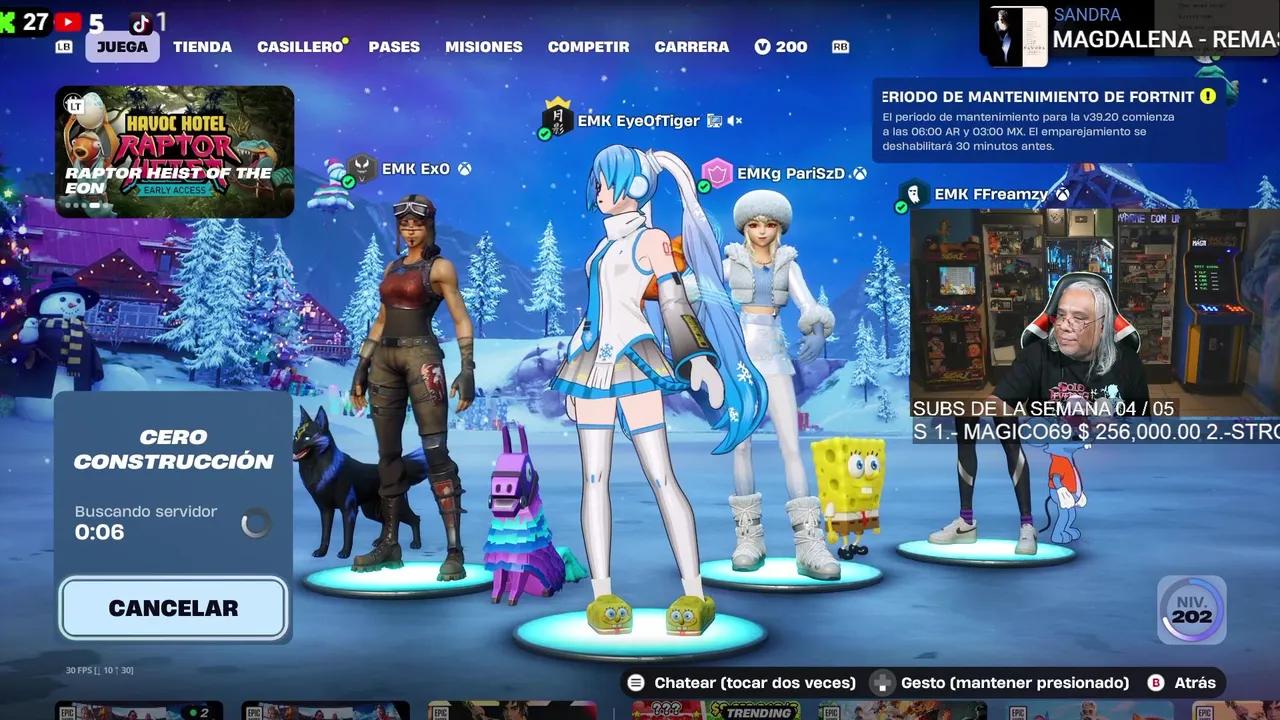Click the Gesto emote wheel icon
The image size is (1280, 720).
(x=882, y=682)
